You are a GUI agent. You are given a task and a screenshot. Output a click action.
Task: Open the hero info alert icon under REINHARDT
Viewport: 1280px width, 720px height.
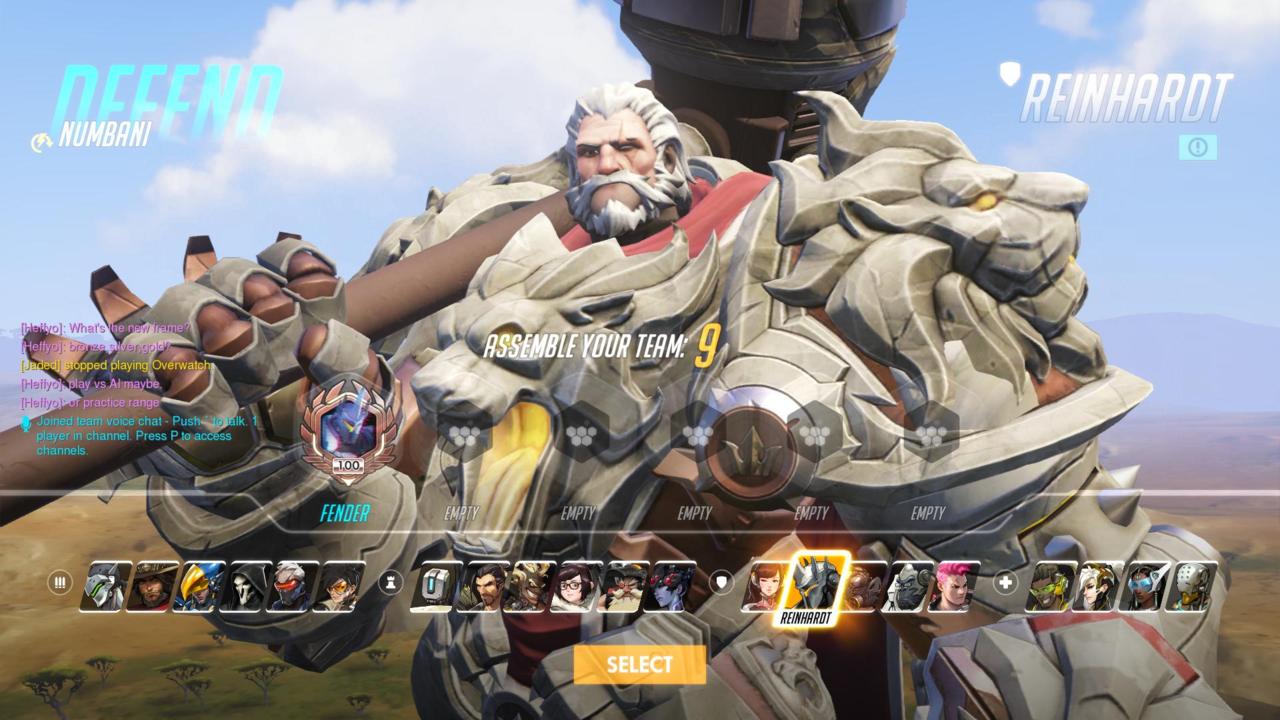click(1197, 148)
